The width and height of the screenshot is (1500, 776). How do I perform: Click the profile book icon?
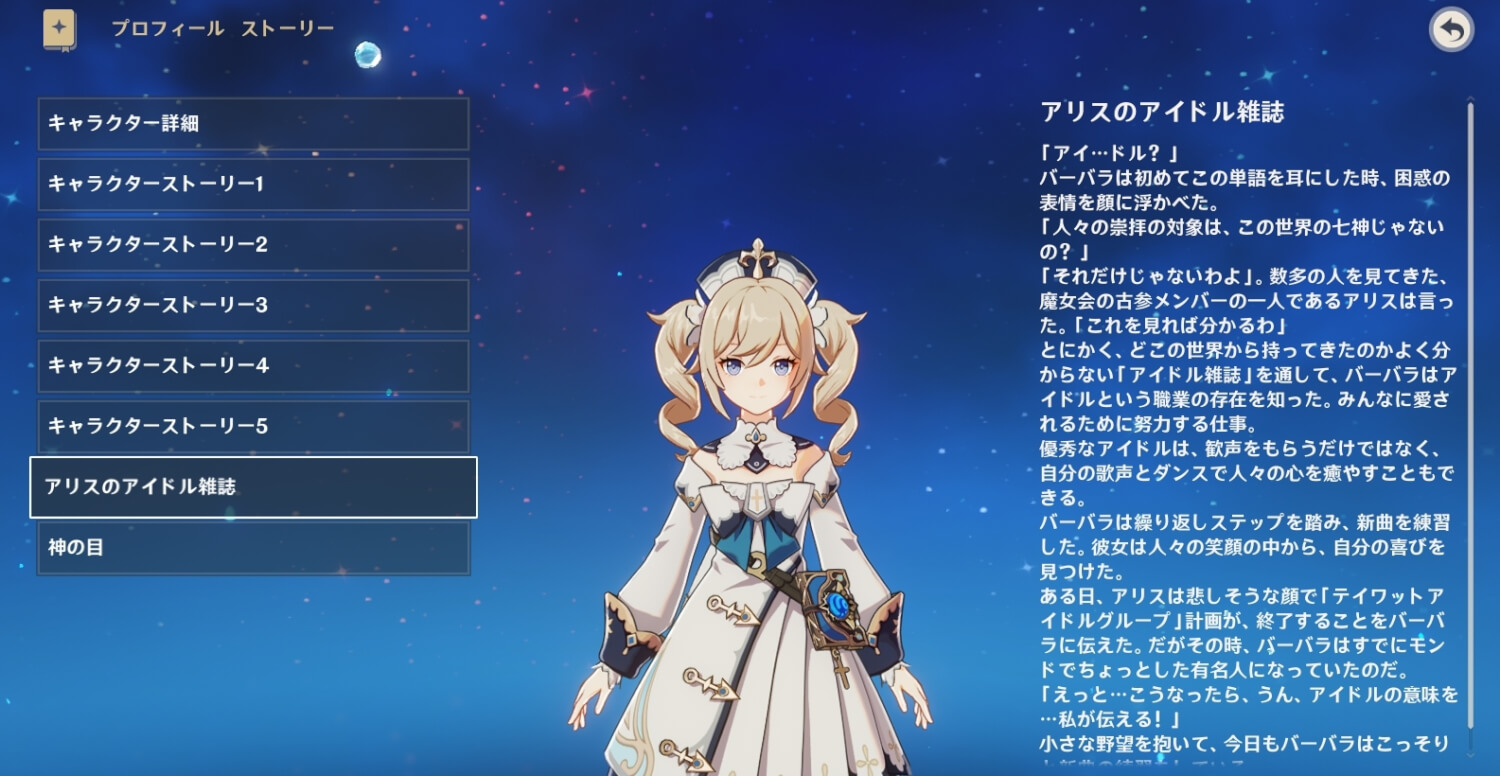click(x=59, y=29)
